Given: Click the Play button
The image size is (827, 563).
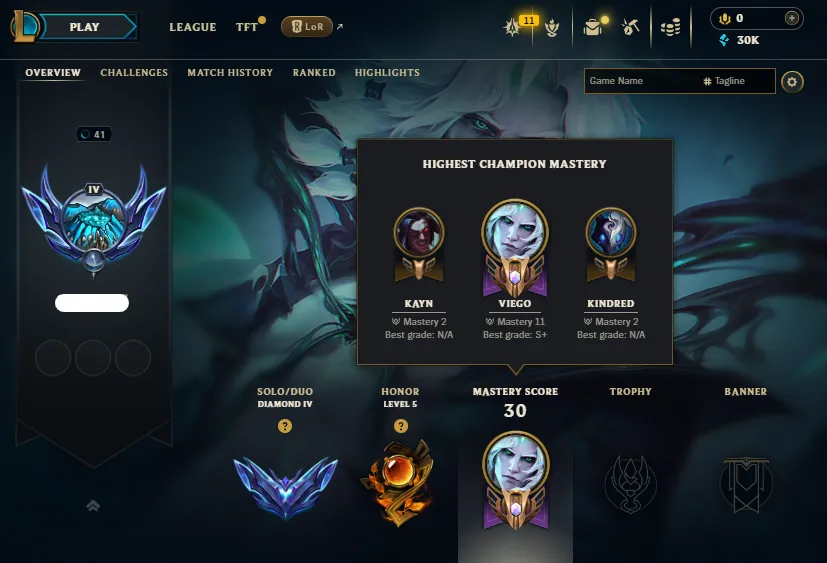Looking at the screenshot, I should [85, 27].
